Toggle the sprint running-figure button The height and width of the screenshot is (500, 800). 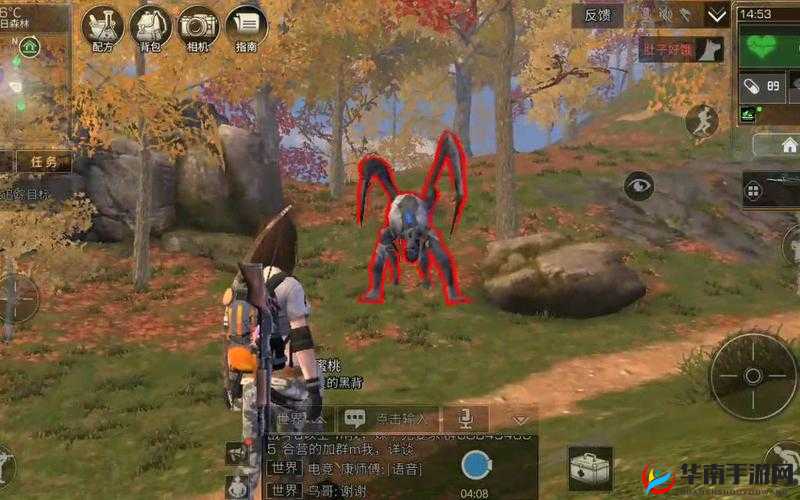click(x=701, y=122)
